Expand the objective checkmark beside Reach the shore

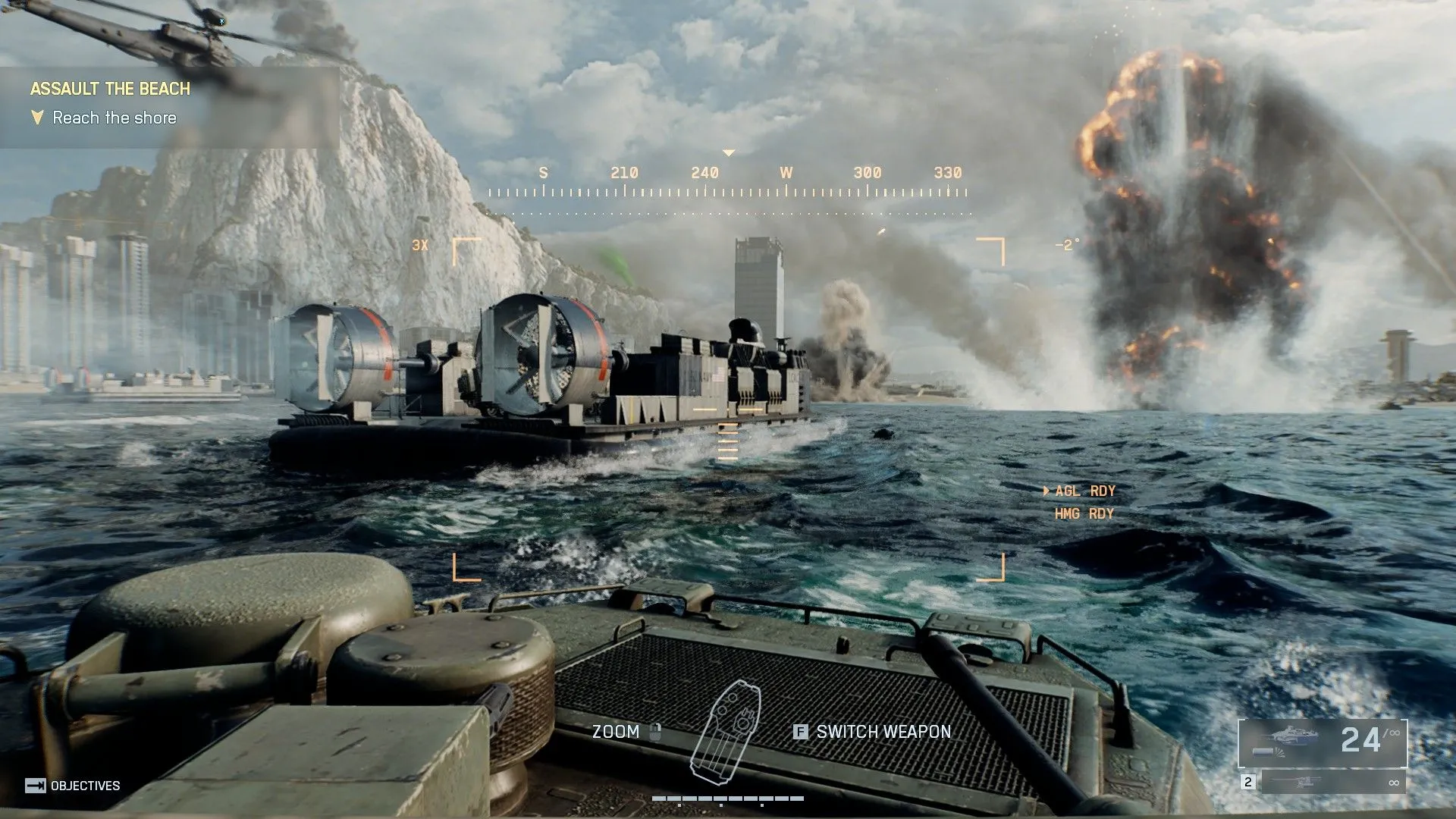[36, 118]
